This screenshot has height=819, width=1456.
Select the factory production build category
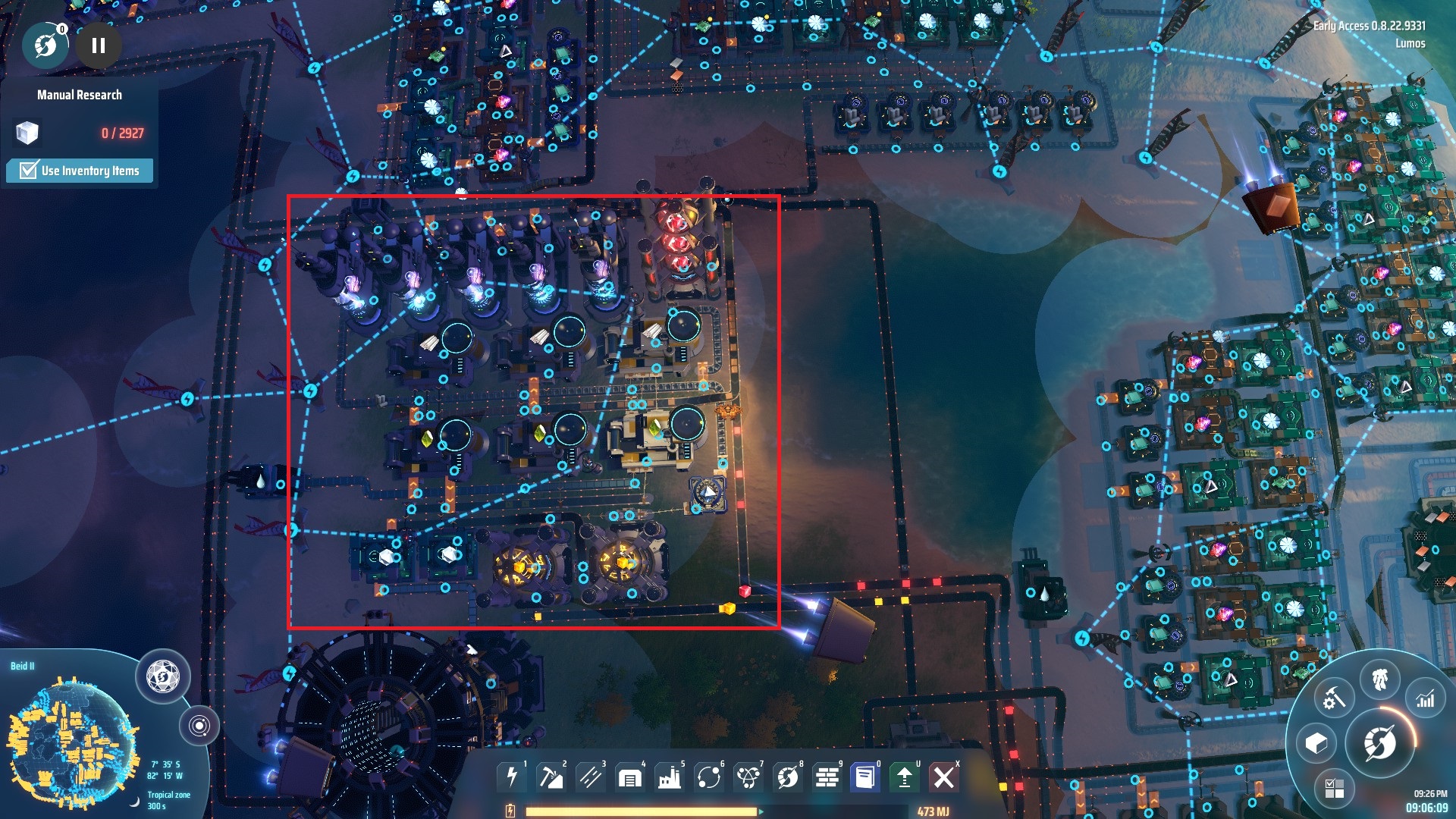(x=670, y=777)
